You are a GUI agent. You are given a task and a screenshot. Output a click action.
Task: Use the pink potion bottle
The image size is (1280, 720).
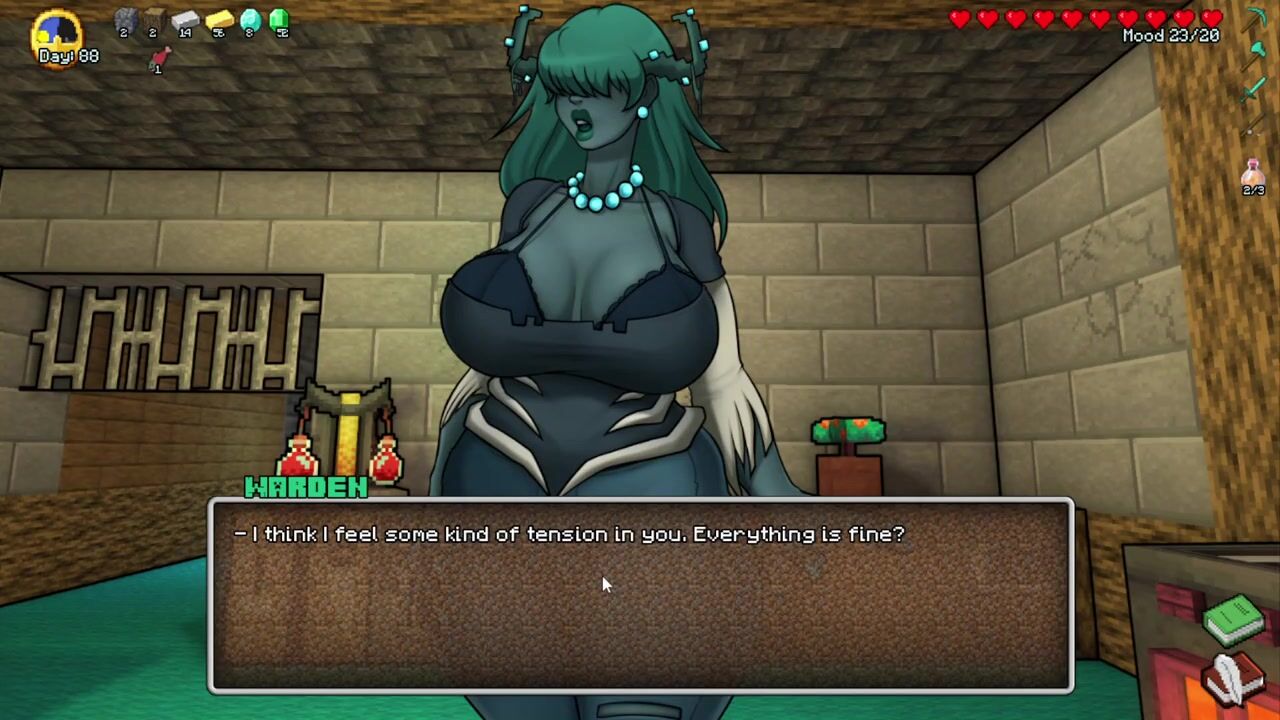(1253, 174)
